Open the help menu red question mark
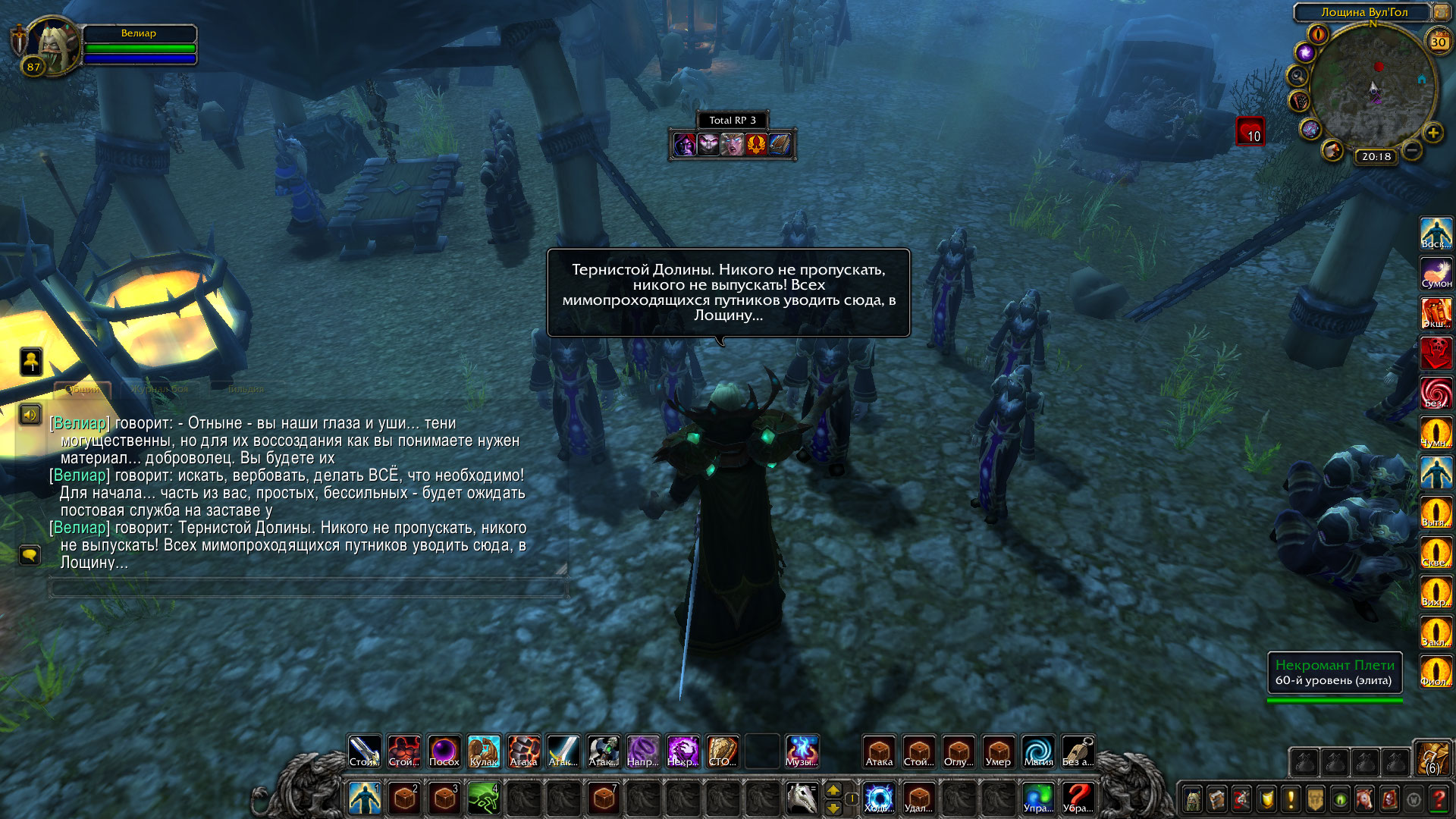Viewport: 1456px width, 819px height. point(1438,799)
